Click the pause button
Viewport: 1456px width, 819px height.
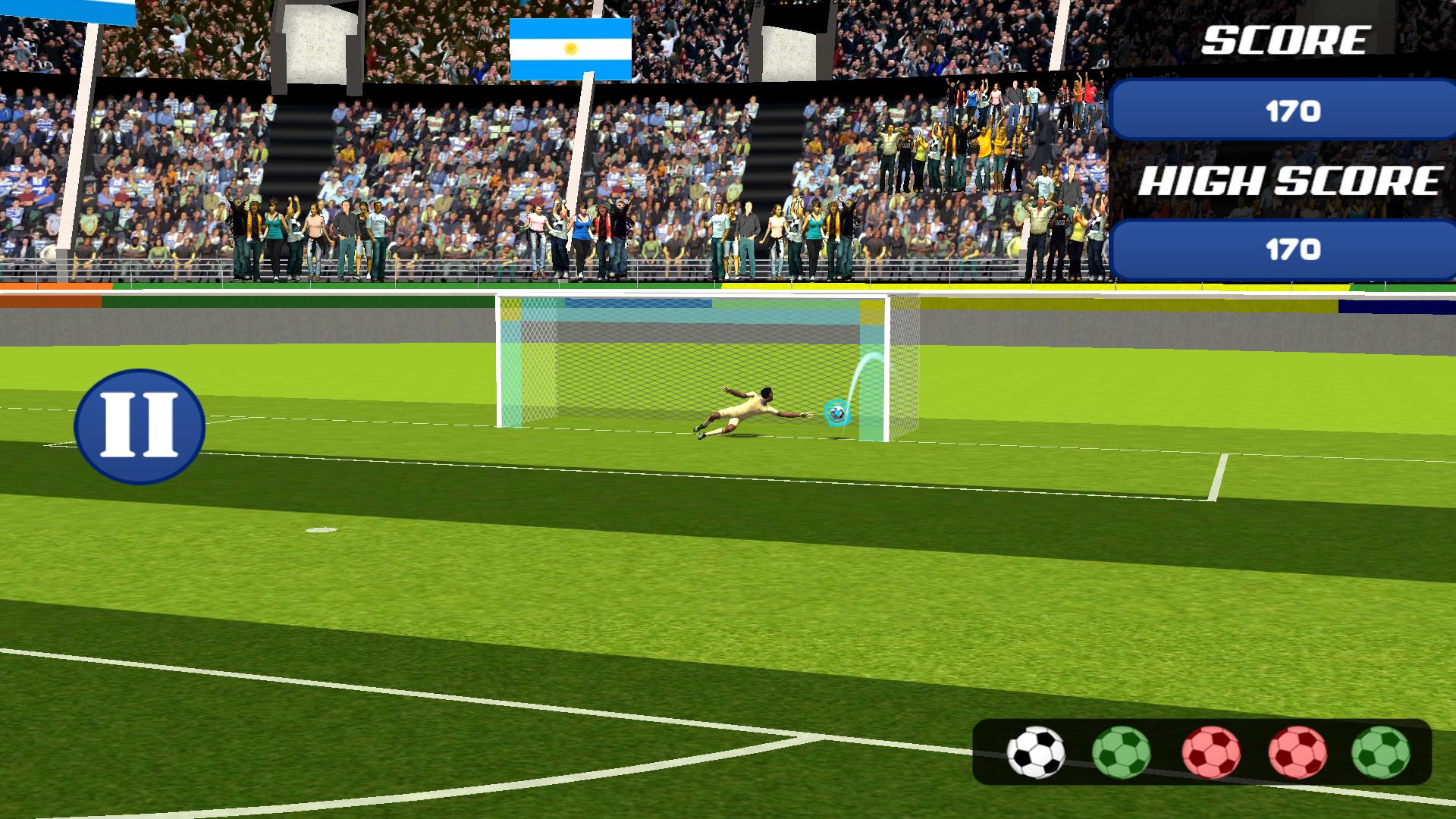click(x=138, y=426)
